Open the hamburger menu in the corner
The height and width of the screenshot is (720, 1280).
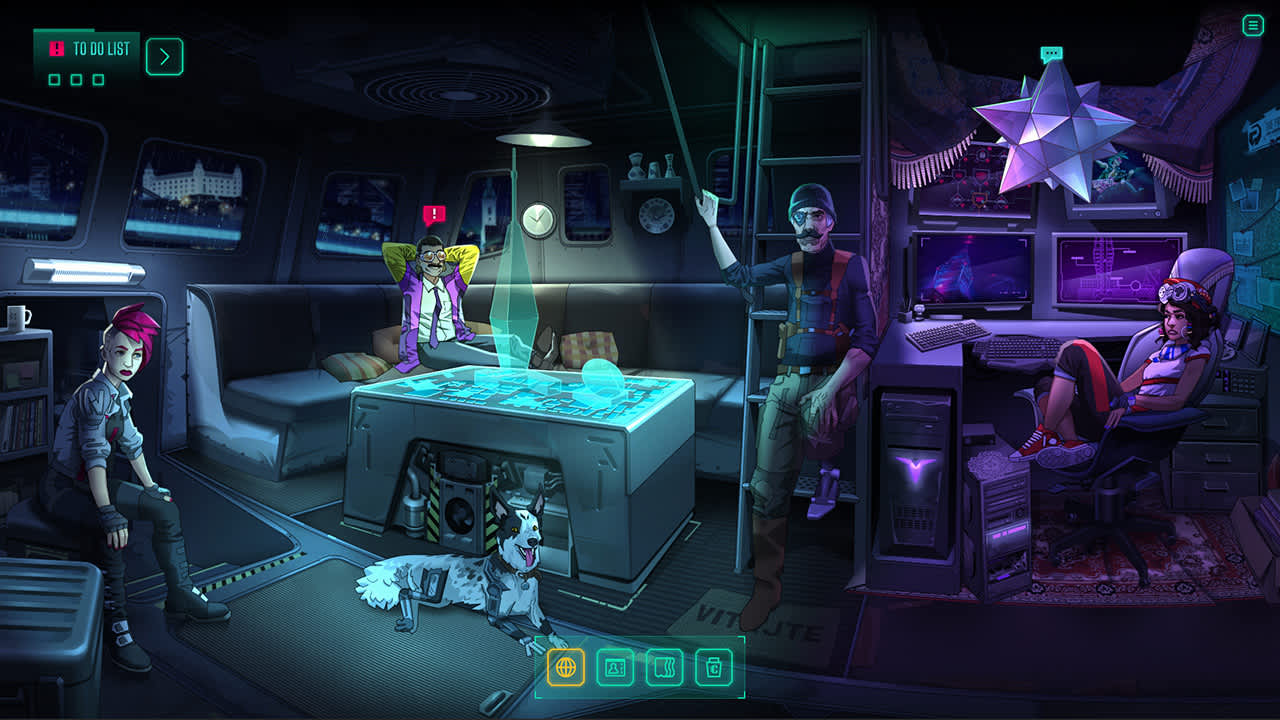[1253, 26]
